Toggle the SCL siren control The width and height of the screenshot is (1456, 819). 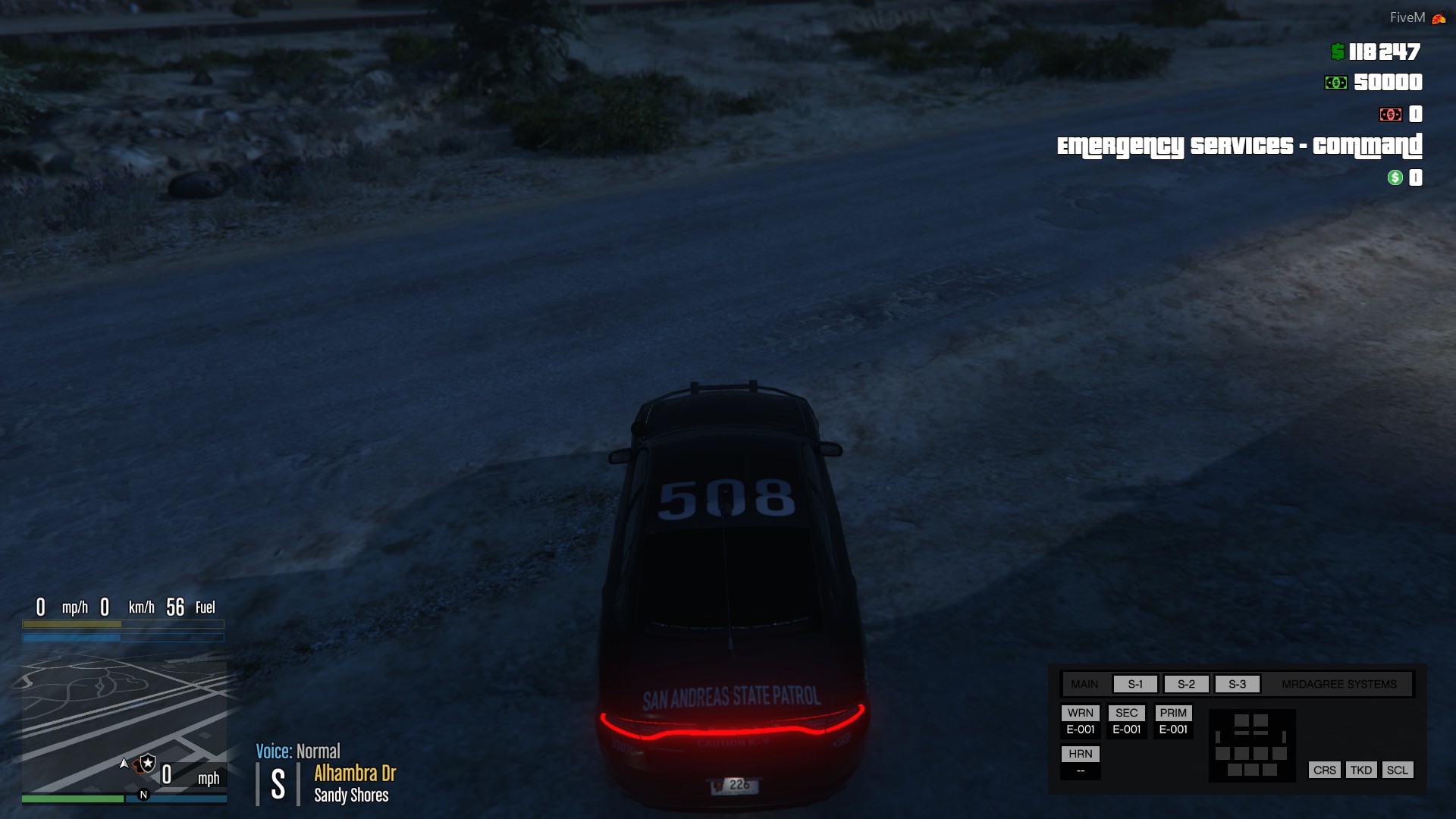[x=1398, y=770]
